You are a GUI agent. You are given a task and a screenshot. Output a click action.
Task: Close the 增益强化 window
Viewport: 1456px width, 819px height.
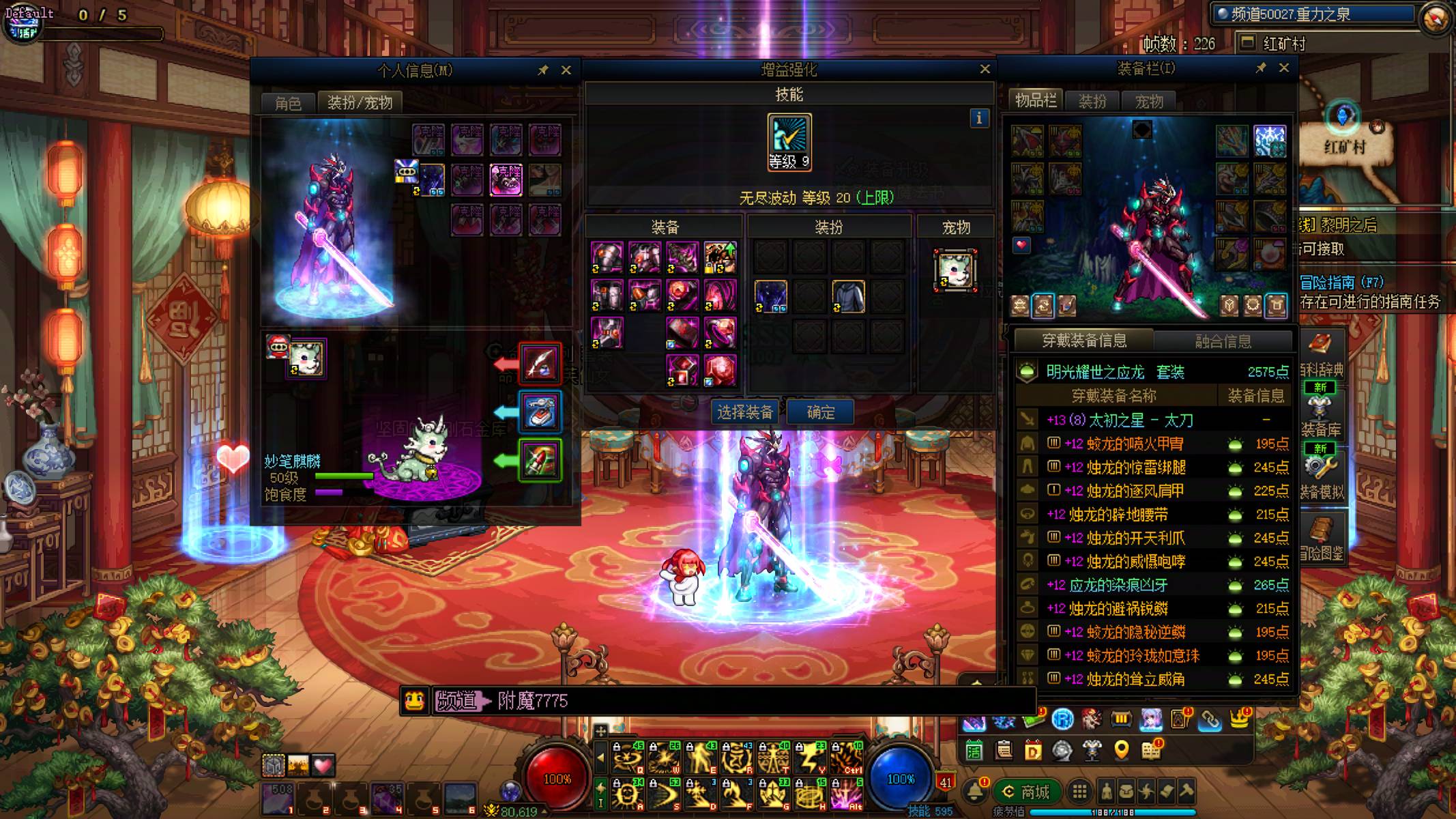click(x=985, y=69)
